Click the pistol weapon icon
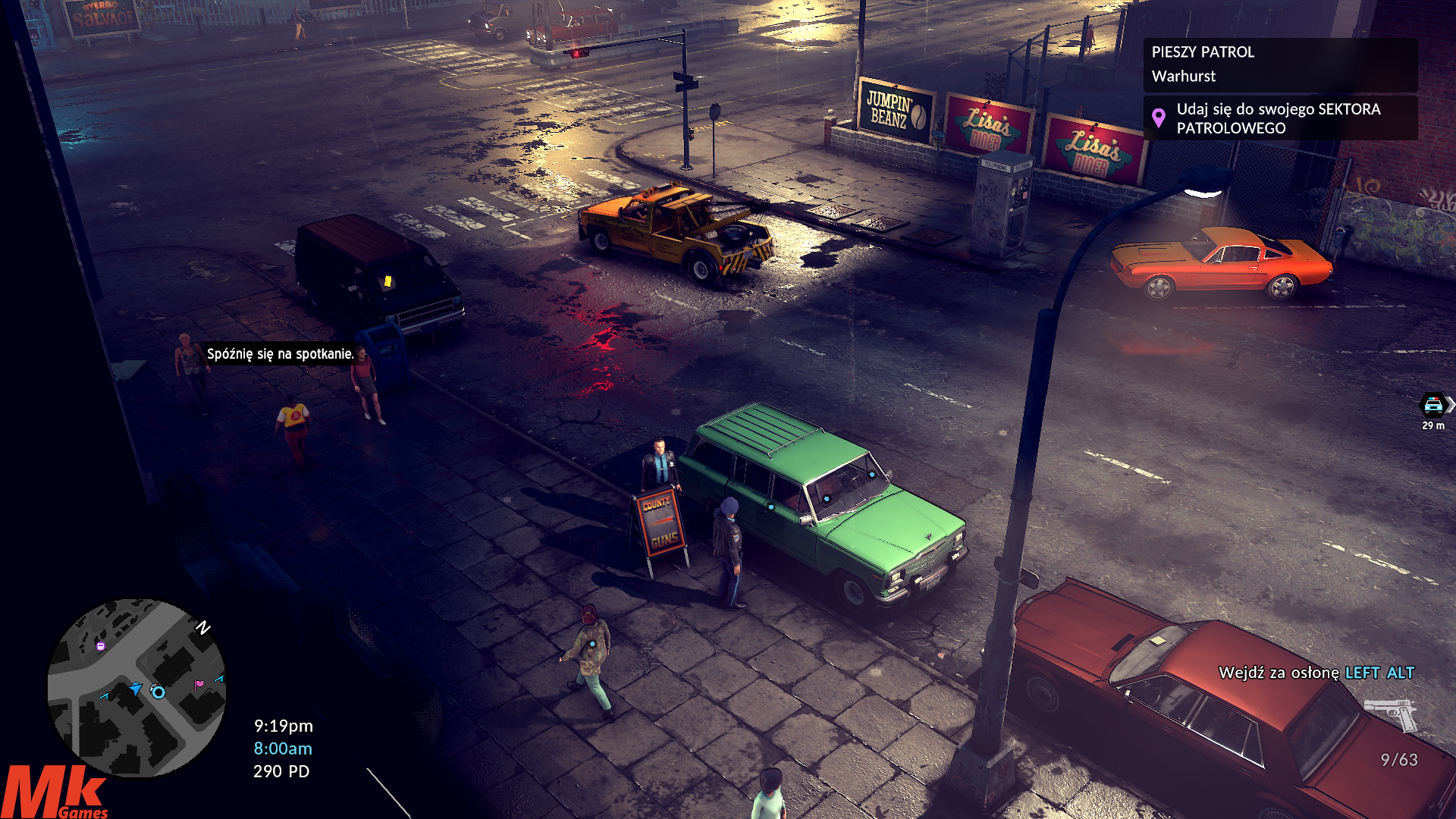 click(x=1391, y=714)
